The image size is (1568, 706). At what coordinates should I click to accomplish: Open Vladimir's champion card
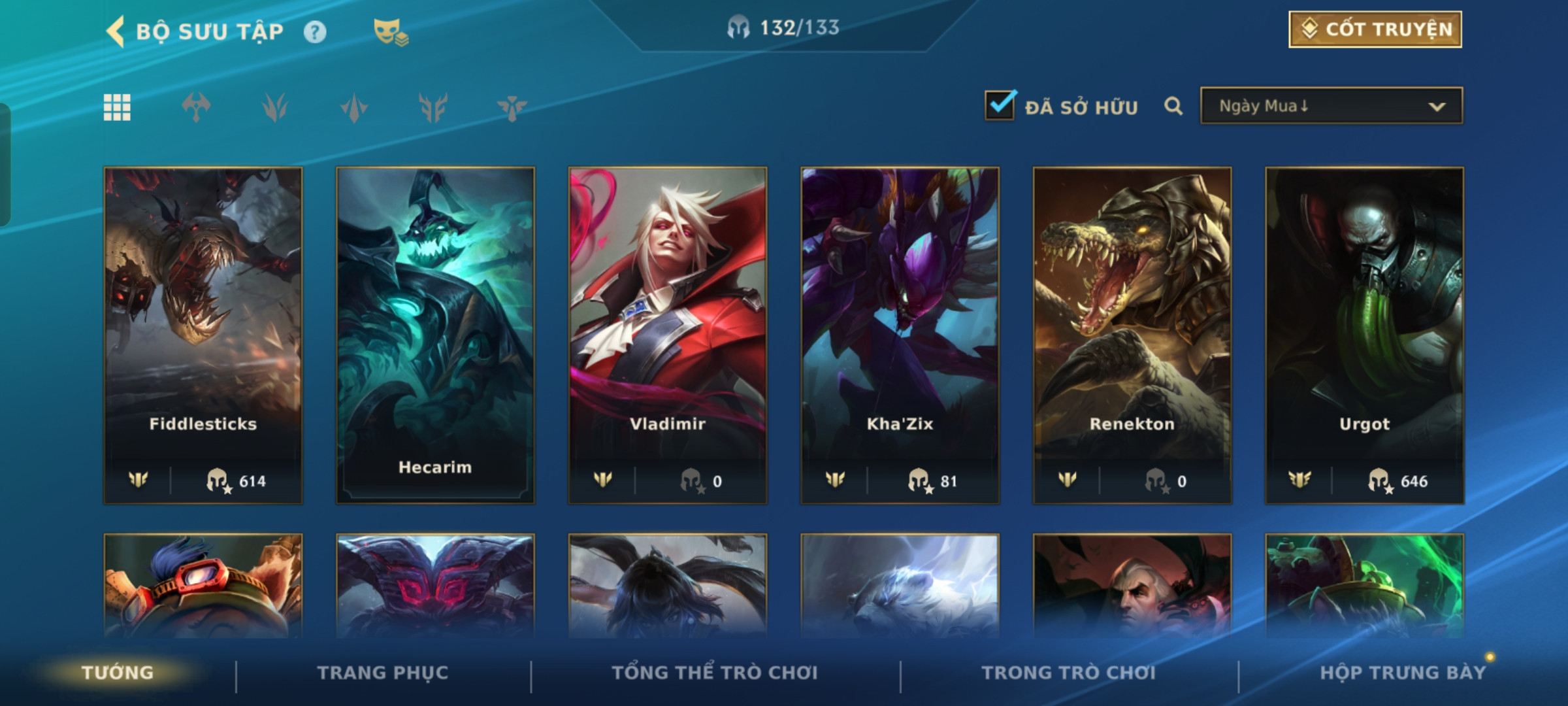[x=668, y=335]
